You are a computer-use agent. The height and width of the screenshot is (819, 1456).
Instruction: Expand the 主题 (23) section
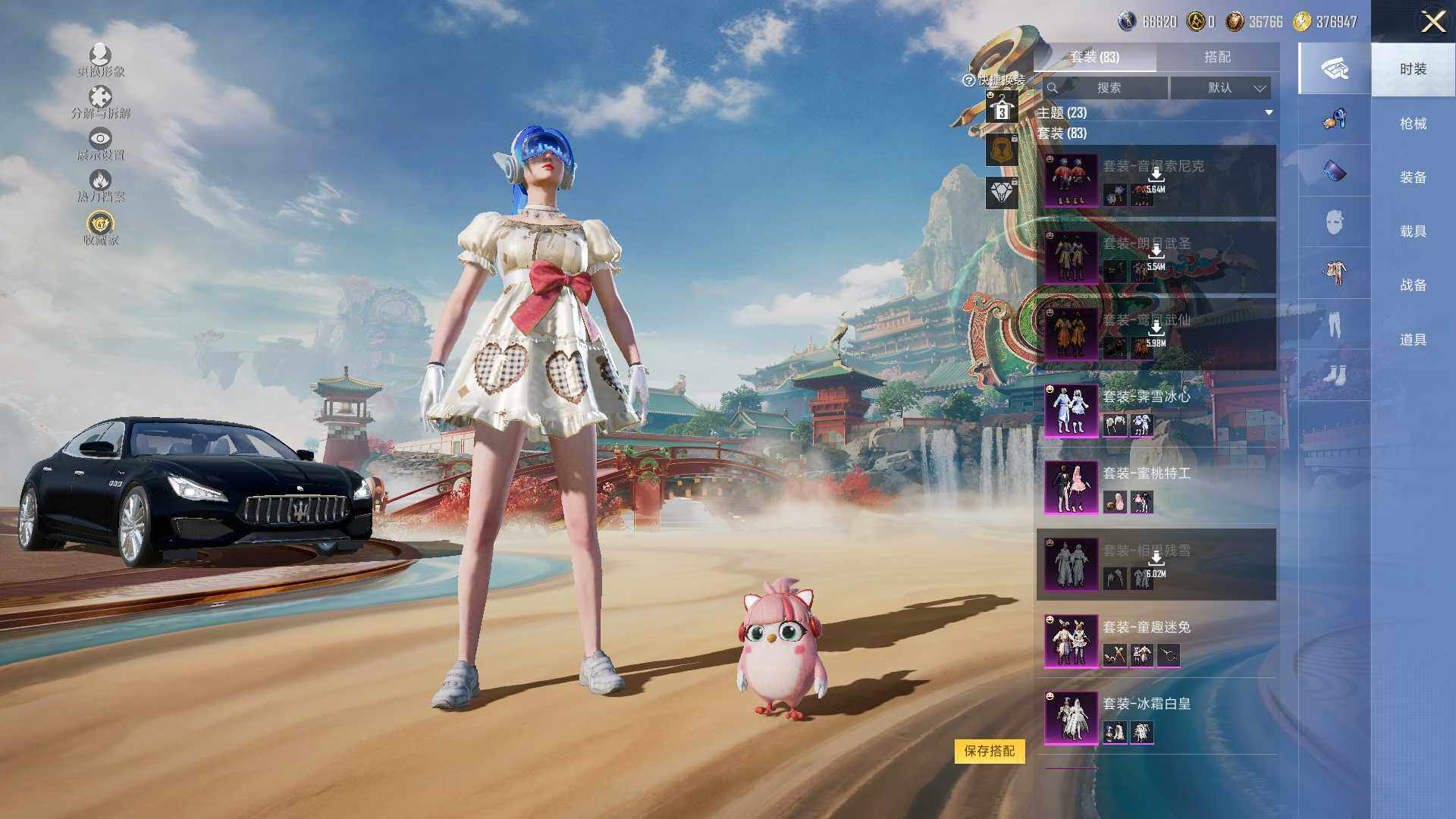(1269, 113)
